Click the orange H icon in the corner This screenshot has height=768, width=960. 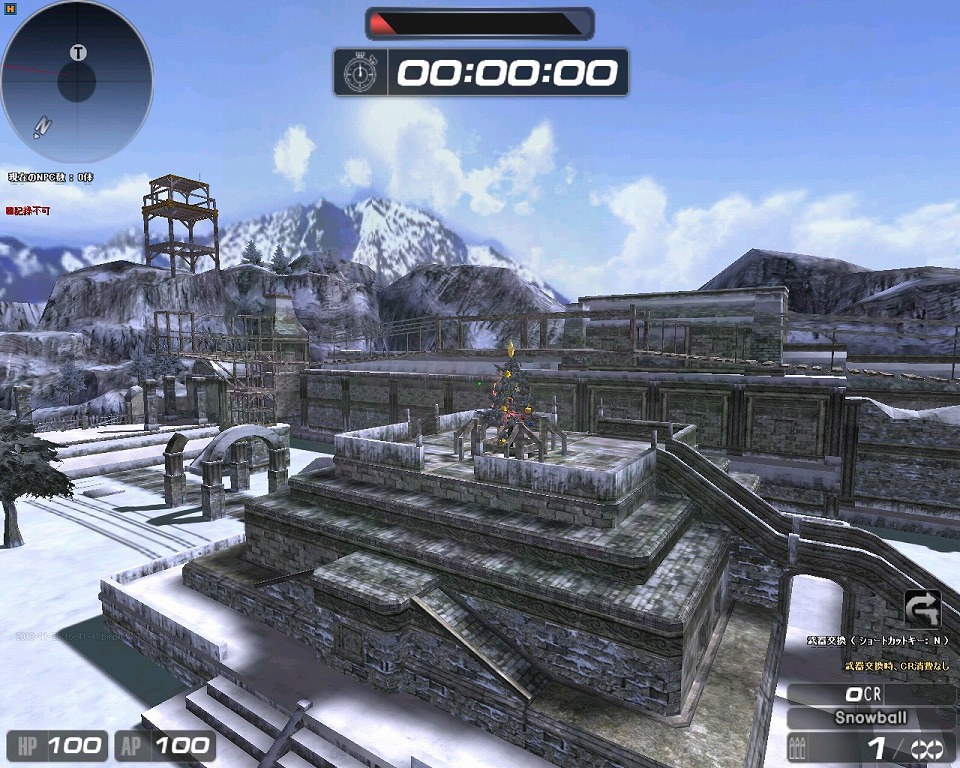coord(10,8)
